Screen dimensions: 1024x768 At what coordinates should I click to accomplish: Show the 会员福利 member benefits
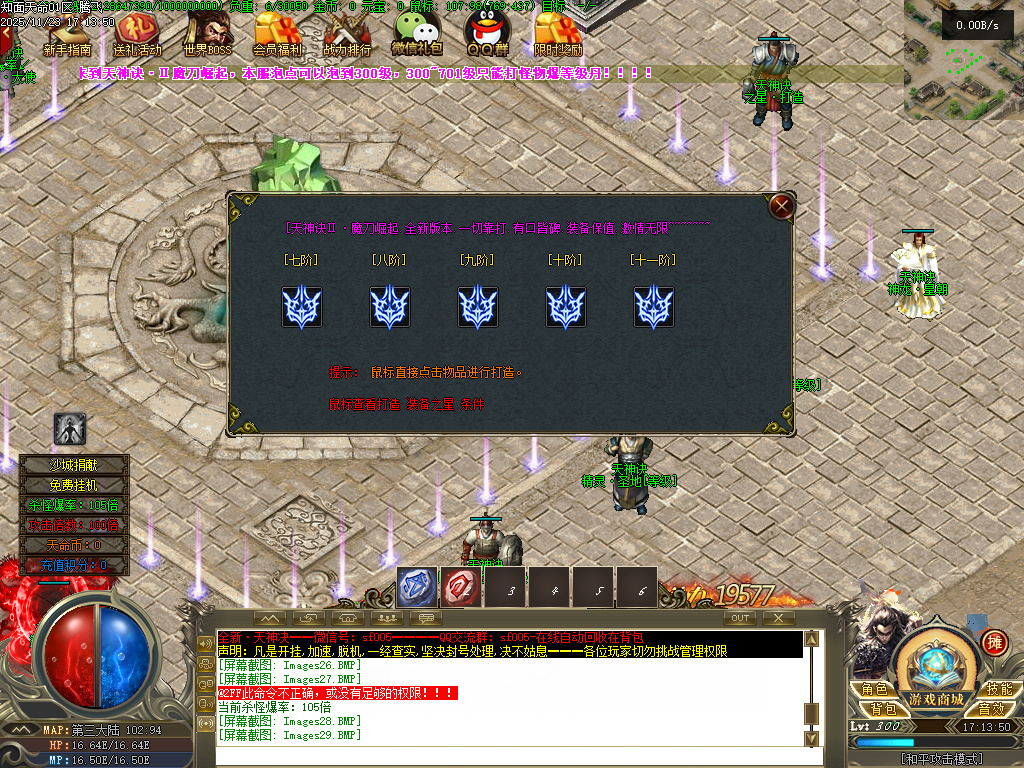point(278,36)
